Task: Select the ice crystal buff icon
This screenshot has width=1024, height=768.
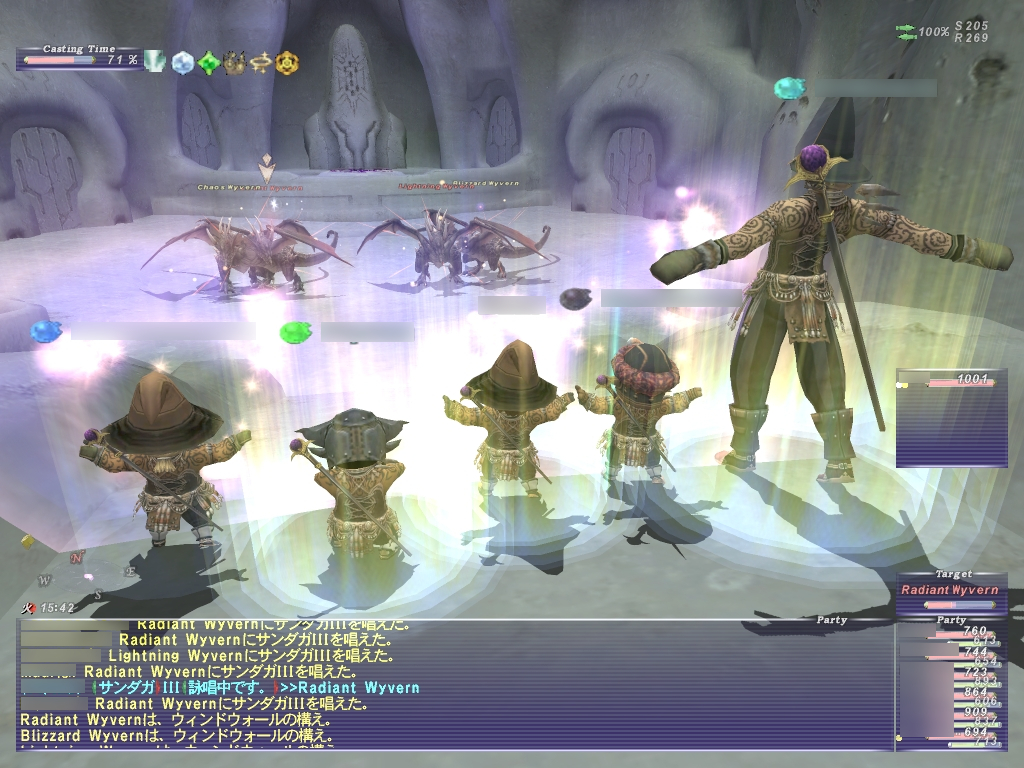Action: click(x=182, y=62)
